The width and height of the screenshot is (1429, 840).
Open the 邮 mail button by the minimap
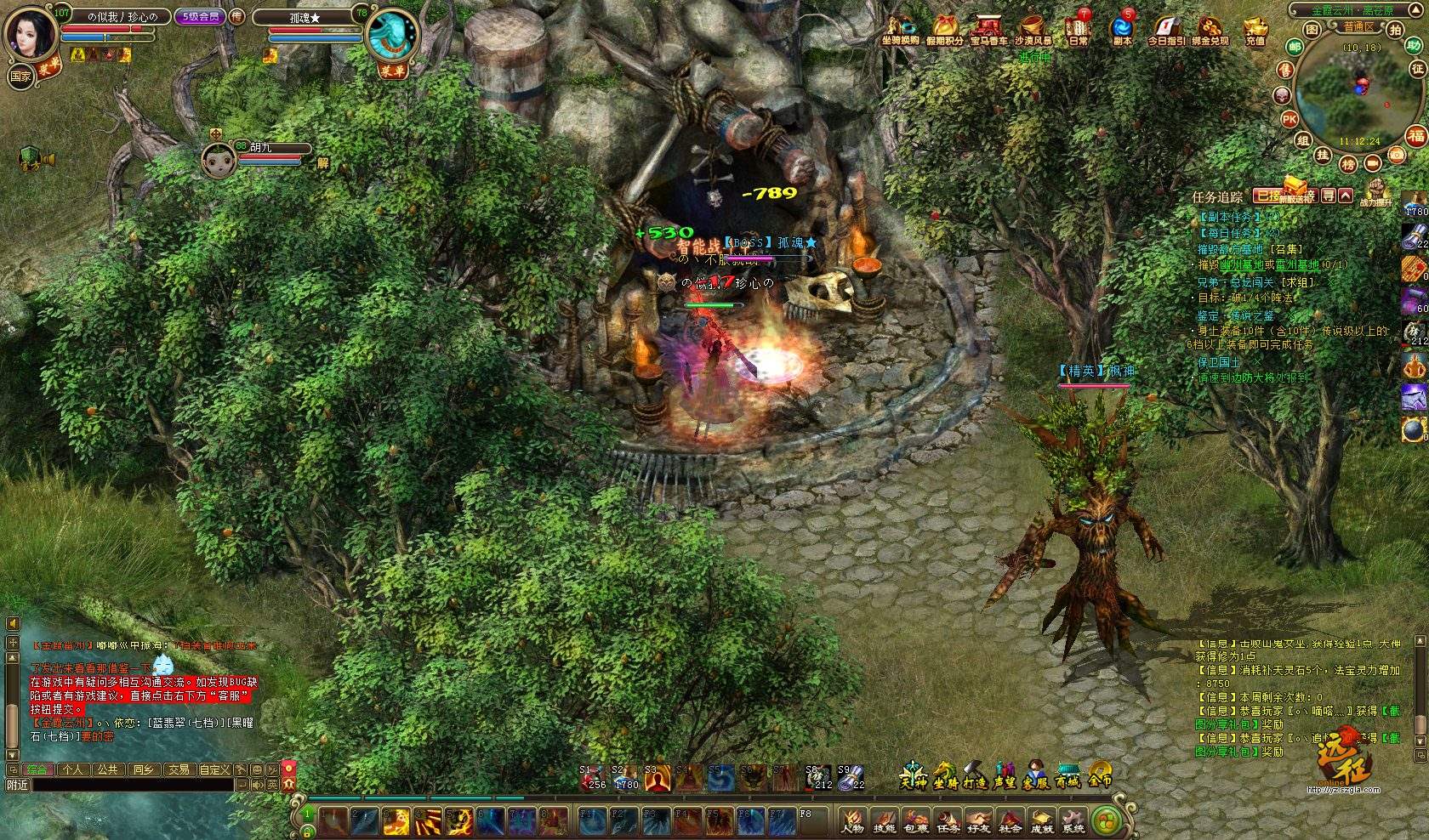click(1295, 48)
